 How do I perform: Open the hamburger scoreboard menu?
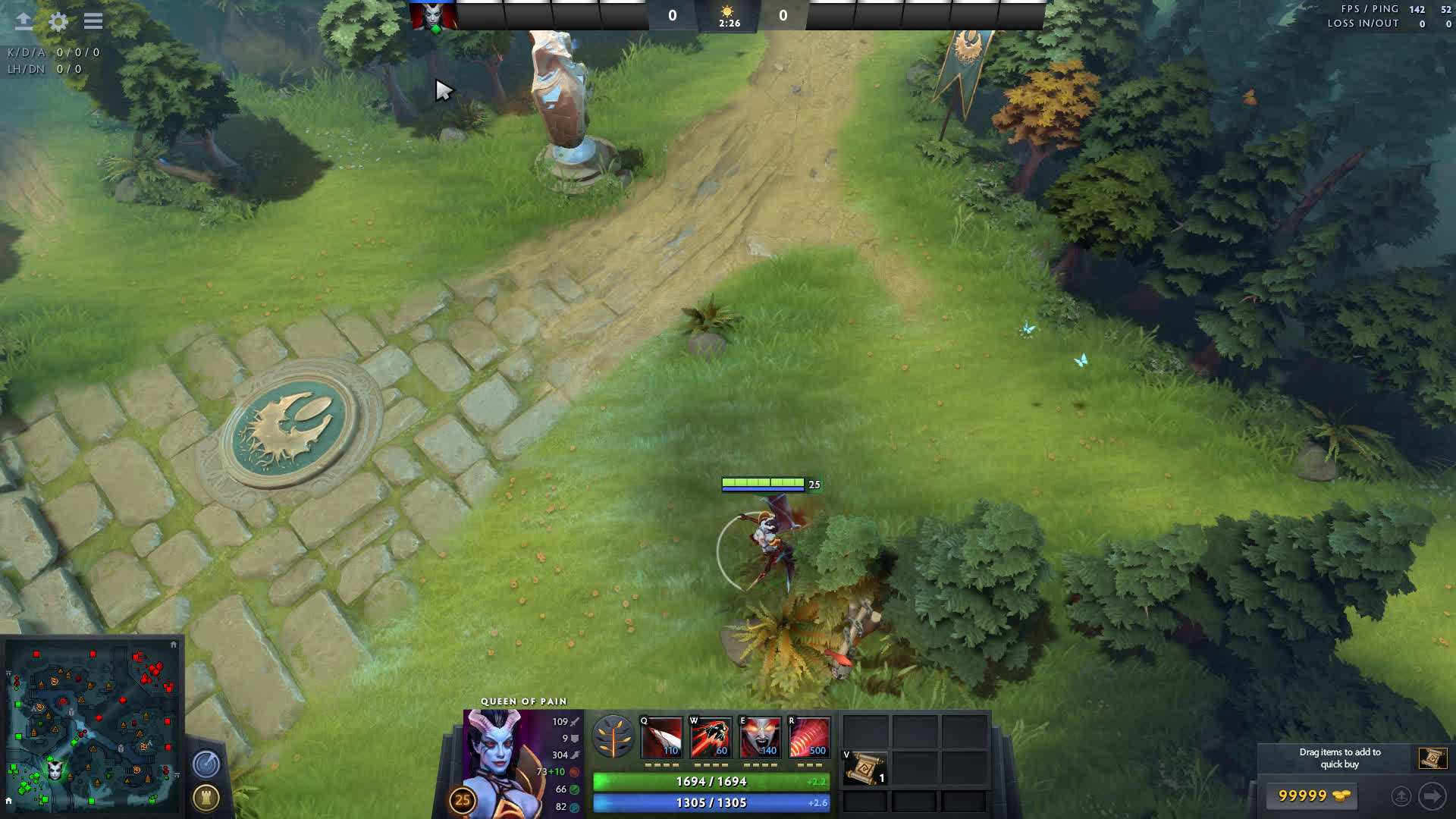(x=93, y=21)
